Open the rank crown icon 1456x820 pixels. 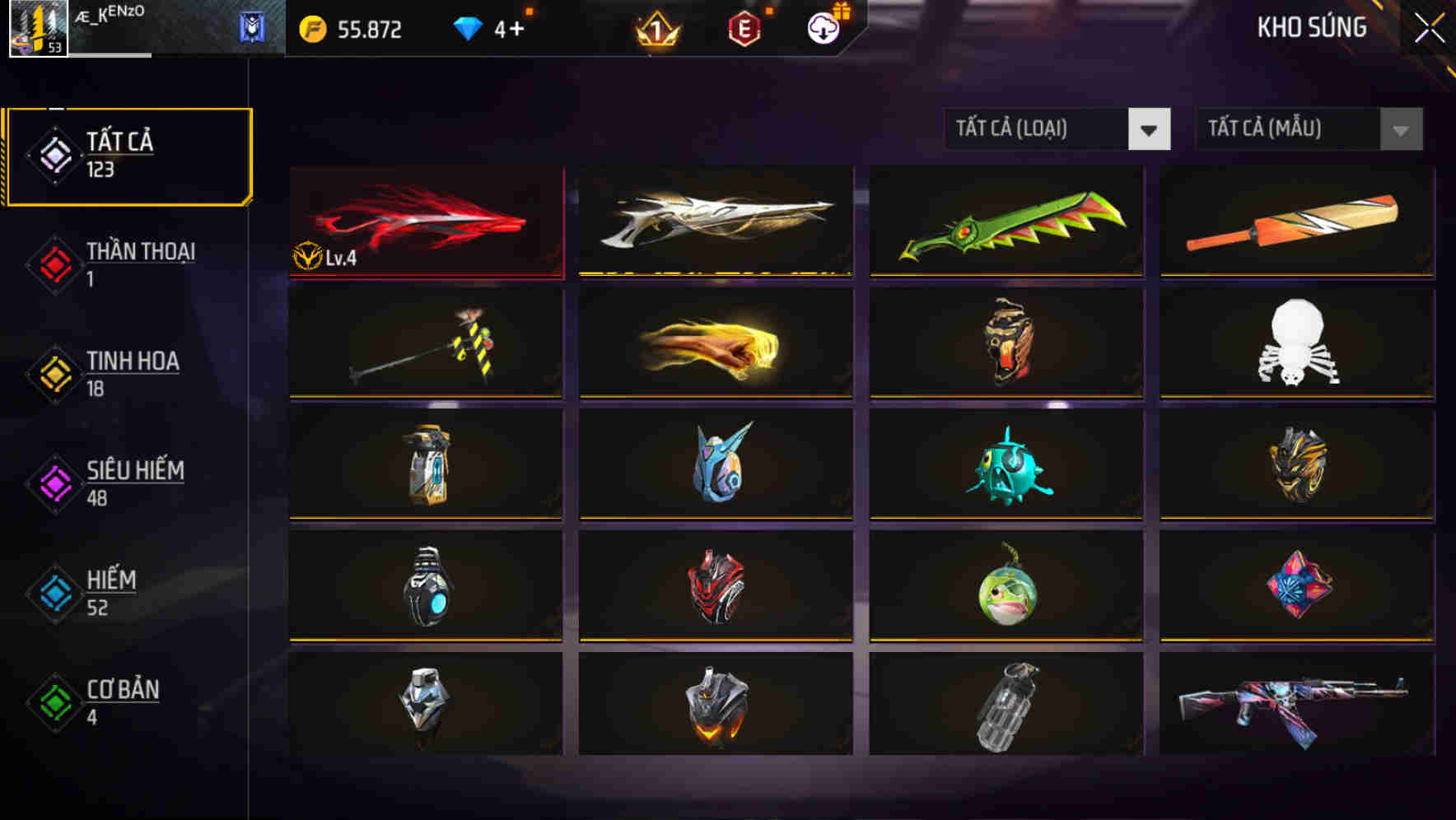656,28
